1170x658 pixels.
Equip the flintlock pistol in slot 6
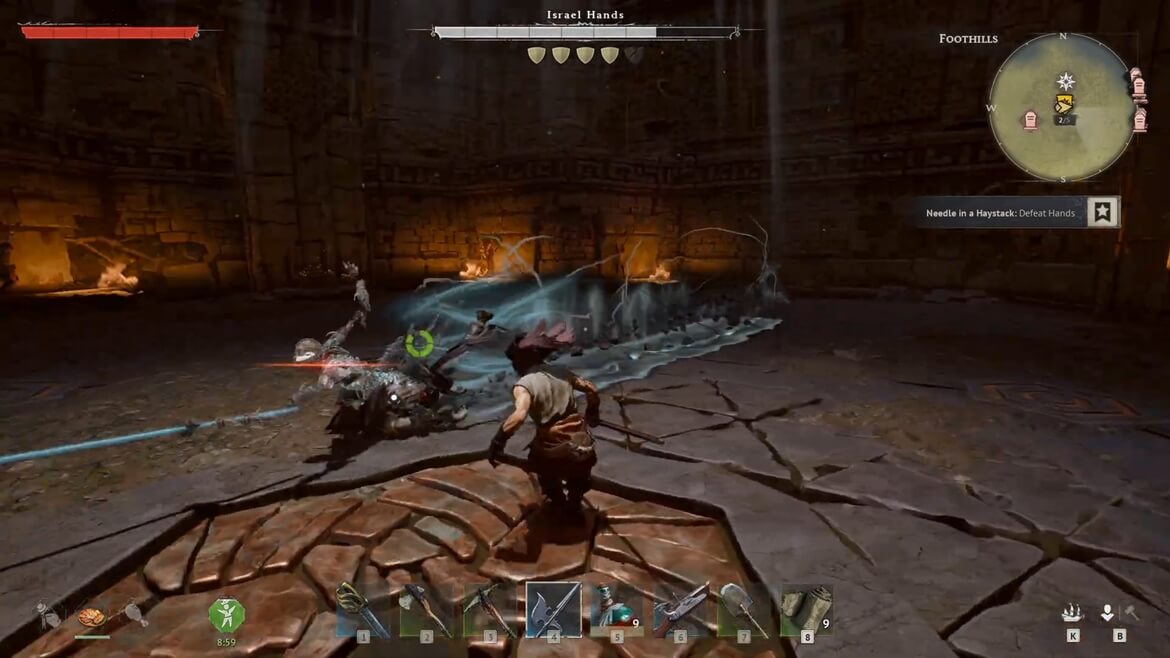coord(681,608)
